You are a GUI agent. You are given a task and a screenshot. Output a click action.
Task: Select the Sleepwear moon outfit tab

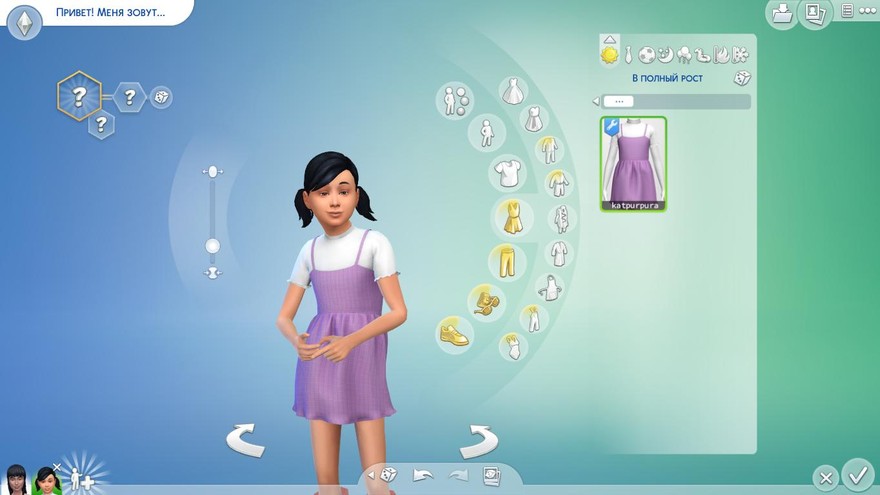(665, 54)
